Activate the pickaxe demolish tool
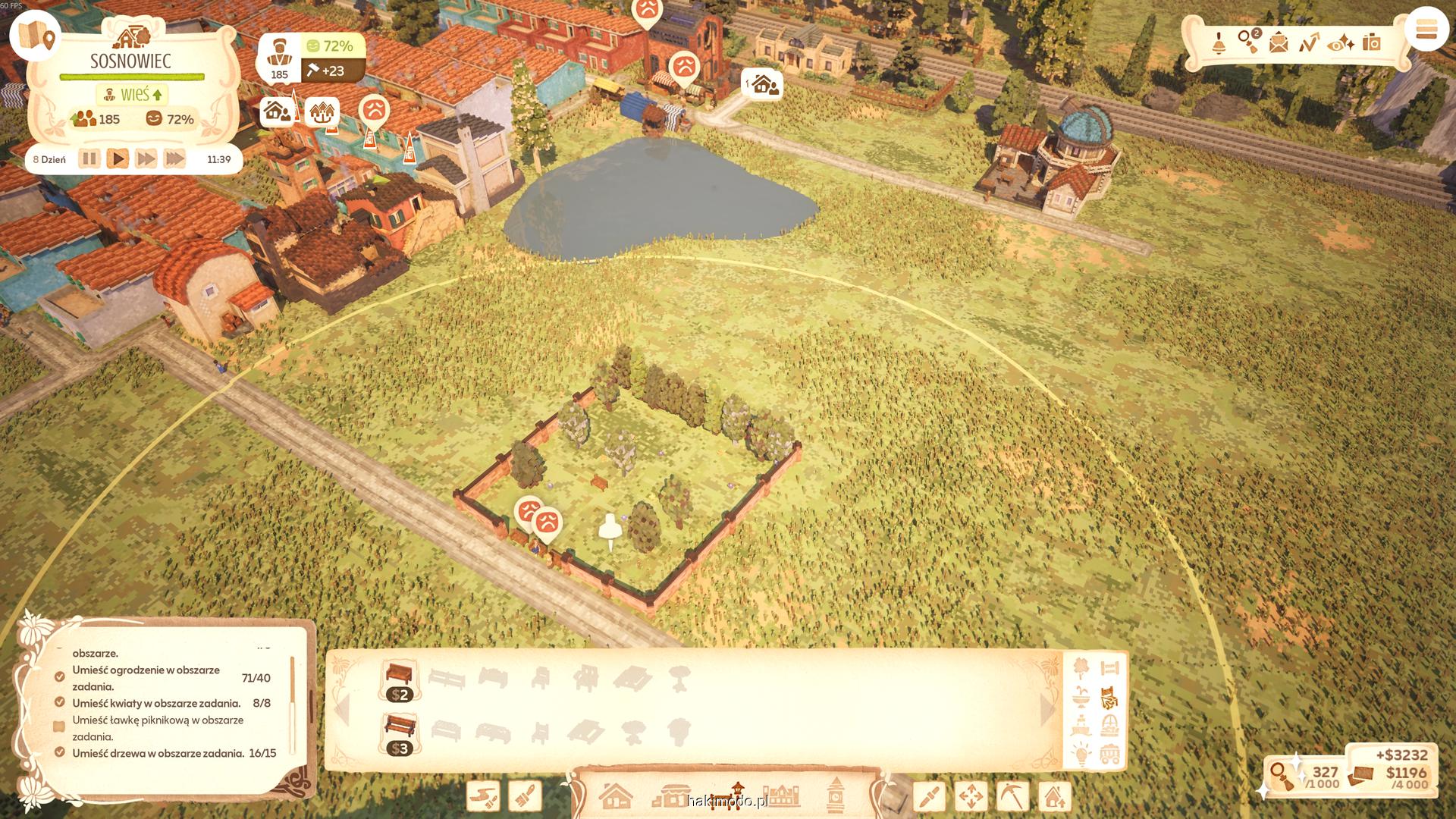Viewport: 1456px width, 819px height. [x=1012, y=796]
